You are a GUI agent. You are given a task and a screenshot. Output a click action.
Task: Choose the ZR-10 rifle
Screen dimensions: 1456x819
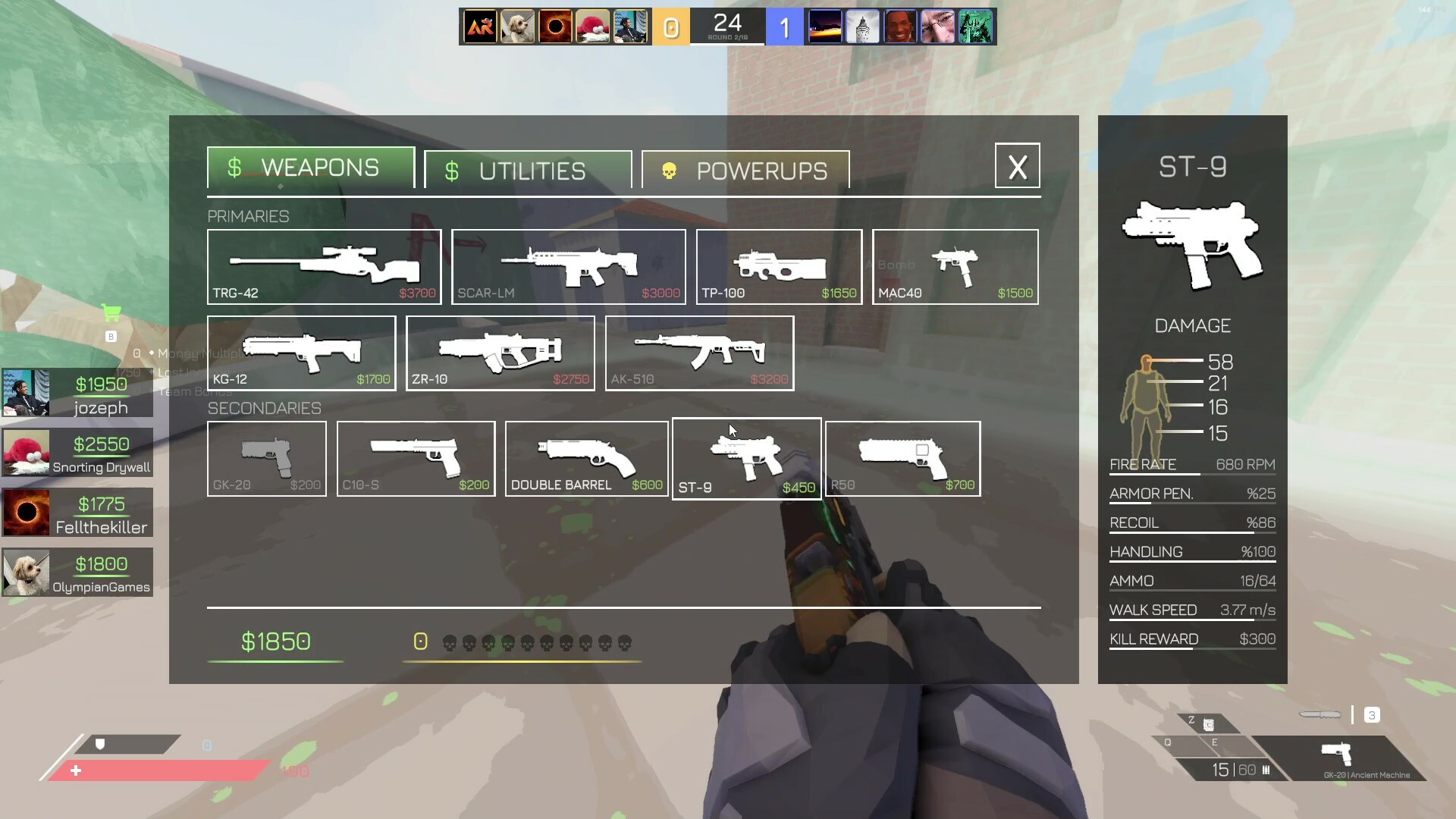point(500,353)
